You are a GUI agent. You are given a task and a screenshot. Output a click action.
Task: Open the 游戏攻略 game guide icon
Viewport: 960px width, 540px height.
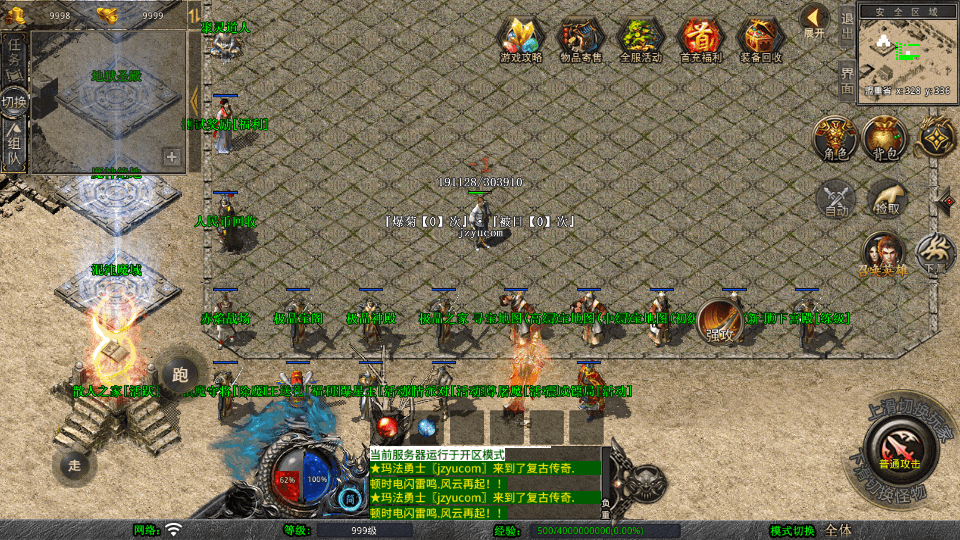[521, 38]
